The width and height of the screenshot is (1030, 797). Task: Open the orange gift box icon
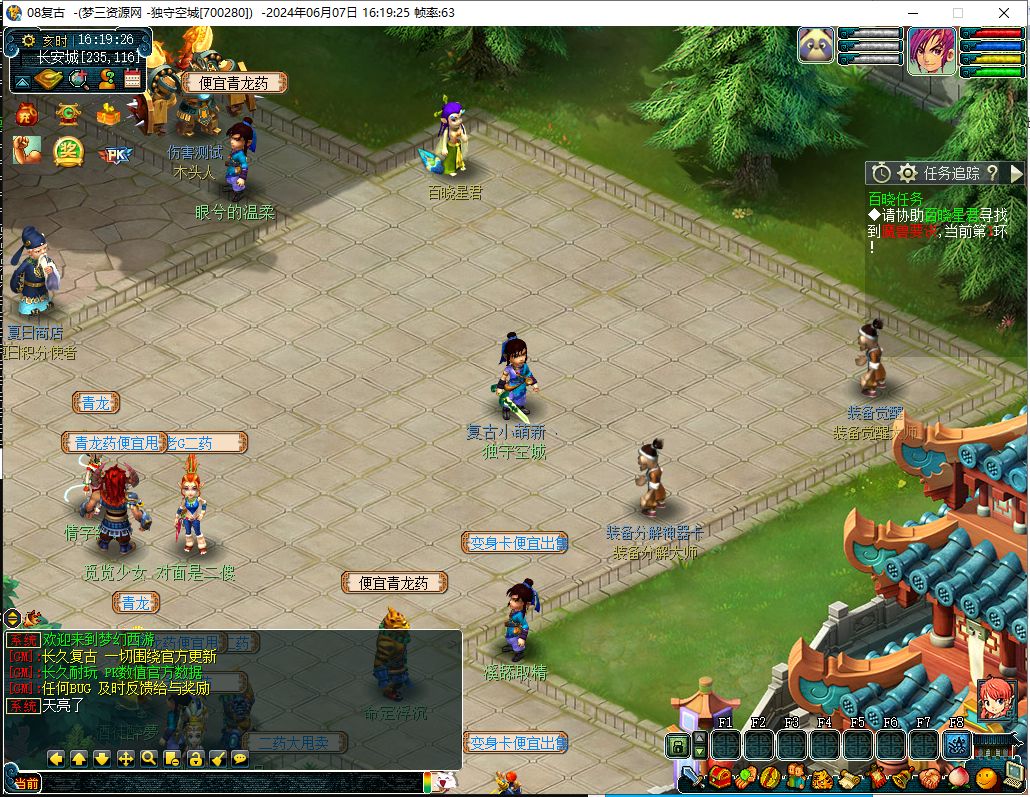coord(108,114)
